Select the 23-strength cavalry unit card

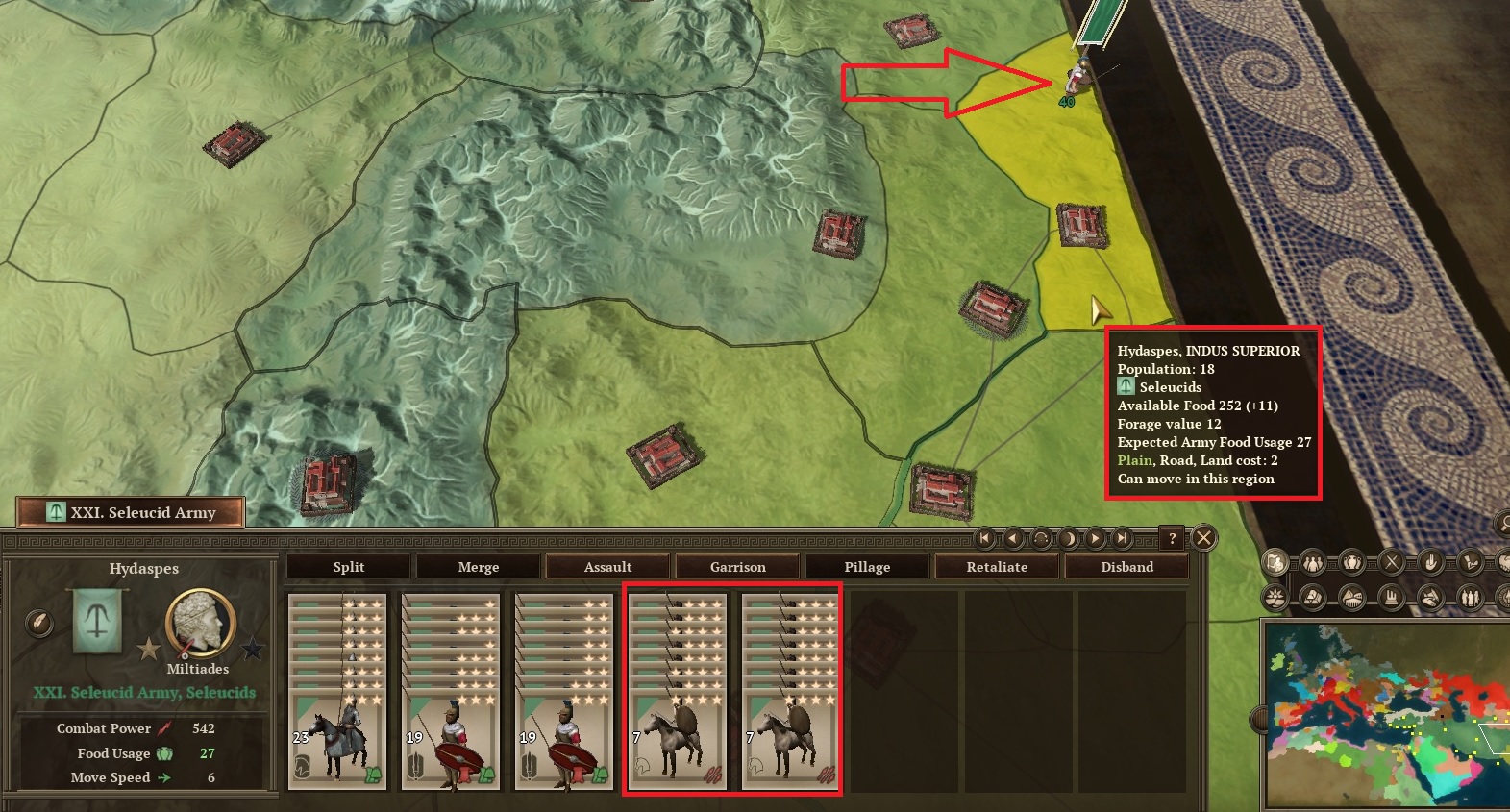coord(337,692)
